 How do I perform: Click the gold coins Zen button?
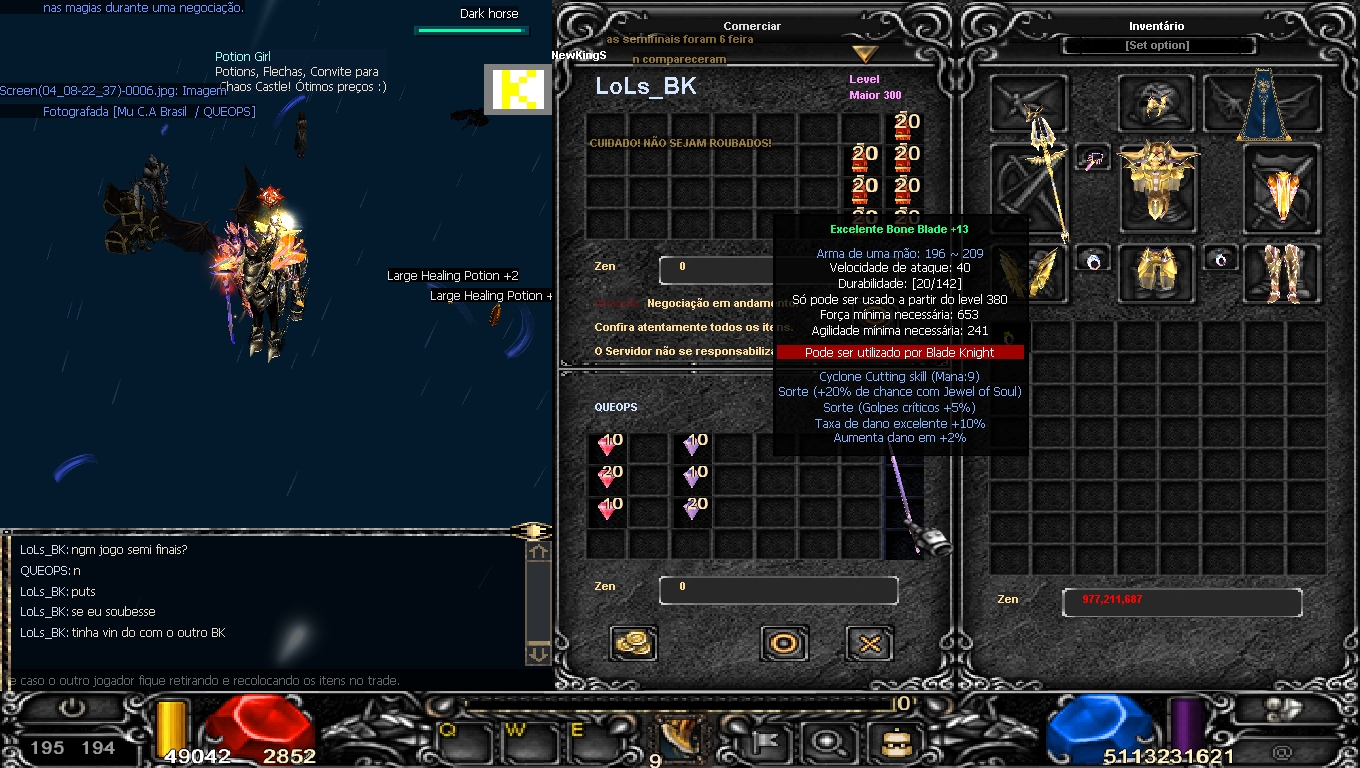(x=633, y=643)
